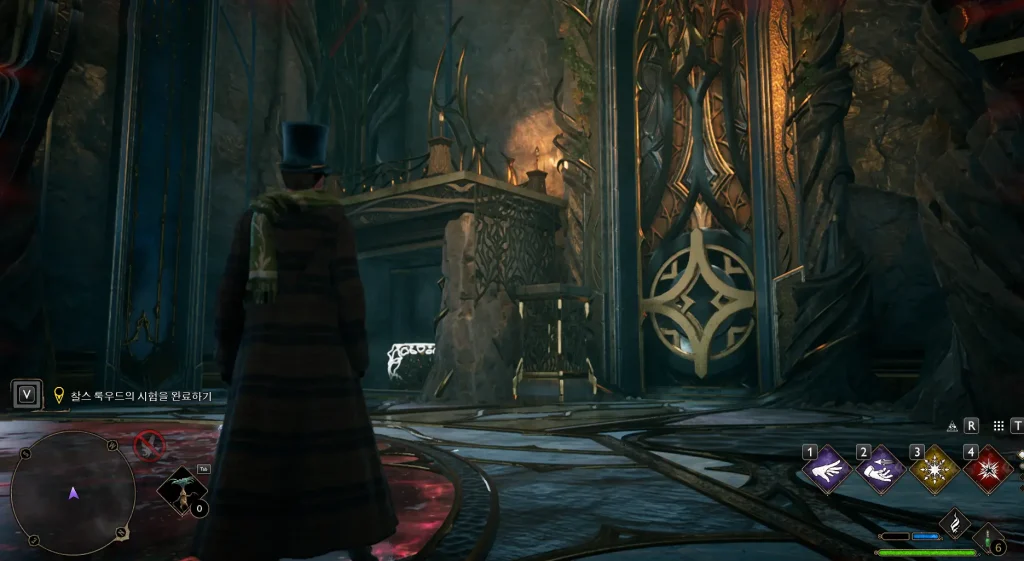Open the dotted grid spell-set icon
The width and height of the screenshot is (1024, 561).
[998, 426]
